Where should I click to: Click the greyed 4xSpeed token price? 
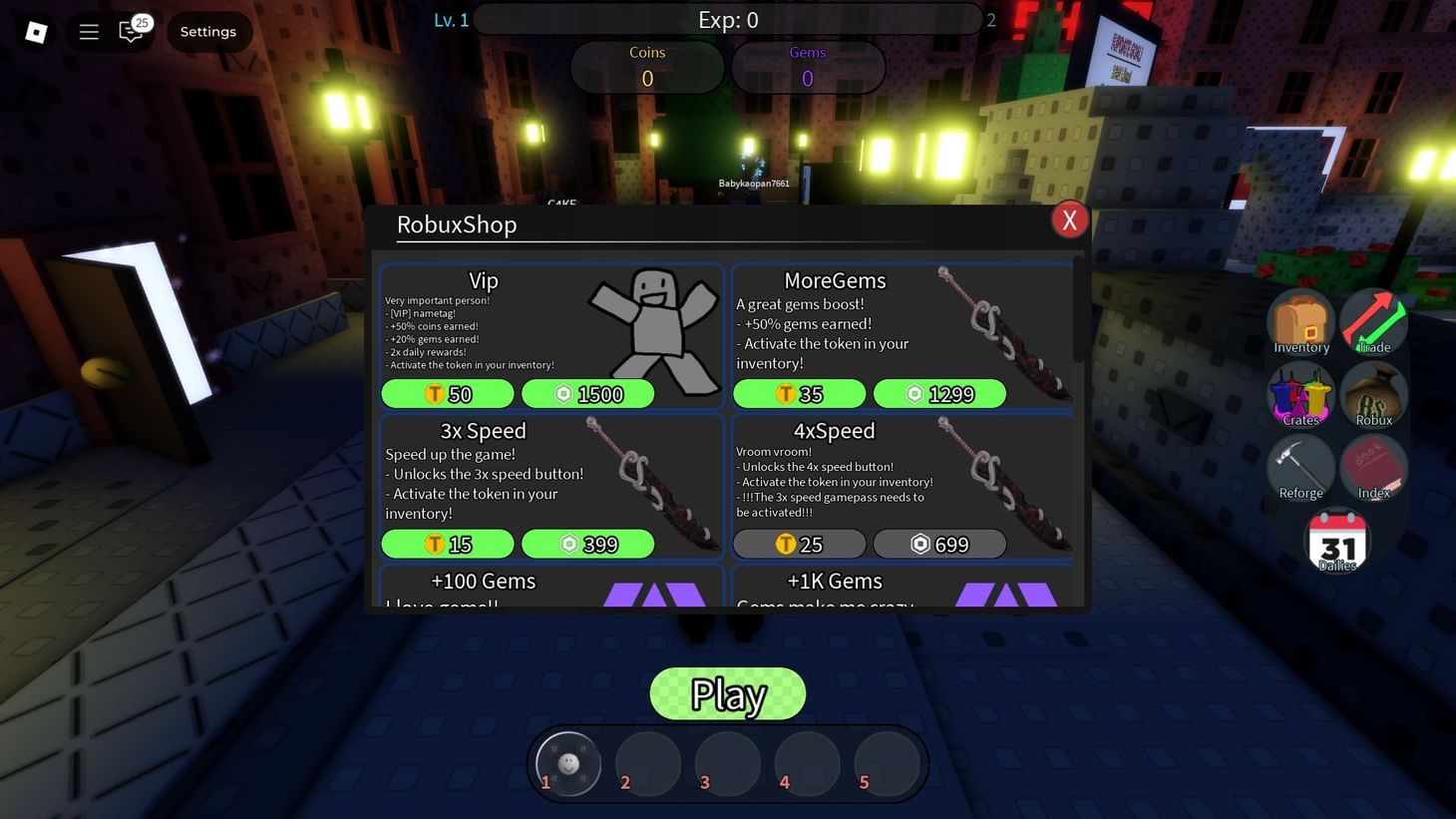pos(798,544)
